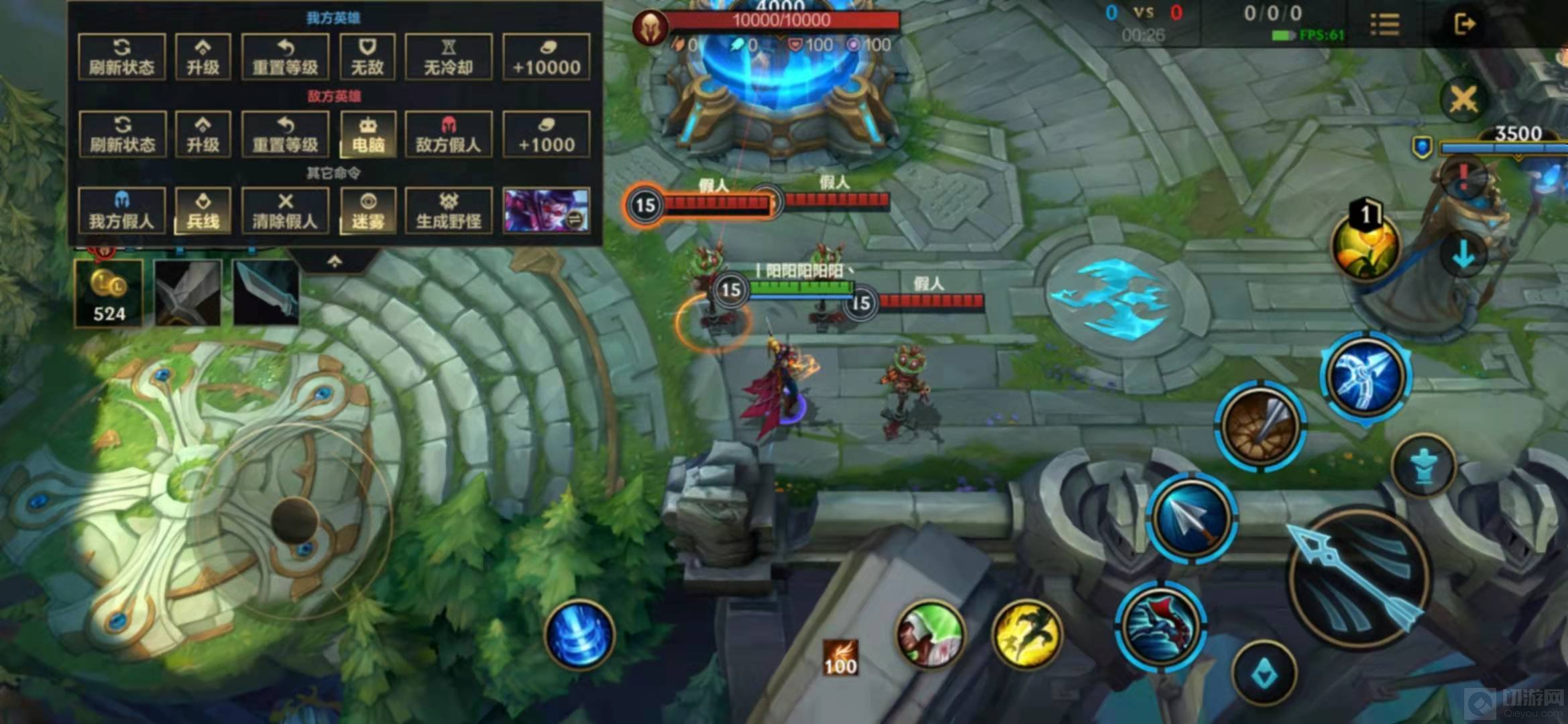Collapse the practice tool command panel
This screenshot has width=1568, height=724.
[335, 262]
